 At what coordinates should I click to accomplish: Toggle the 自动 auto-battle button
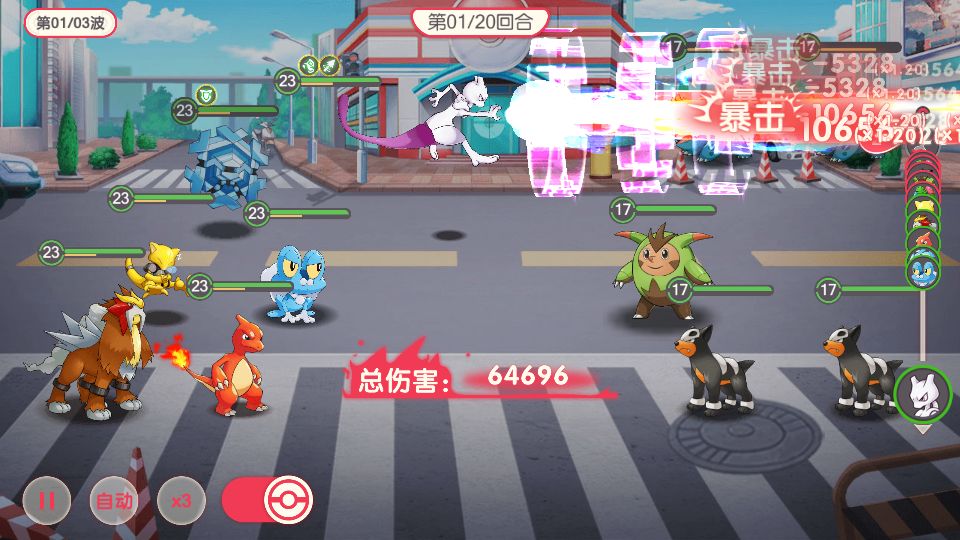(x=114, y=500)
